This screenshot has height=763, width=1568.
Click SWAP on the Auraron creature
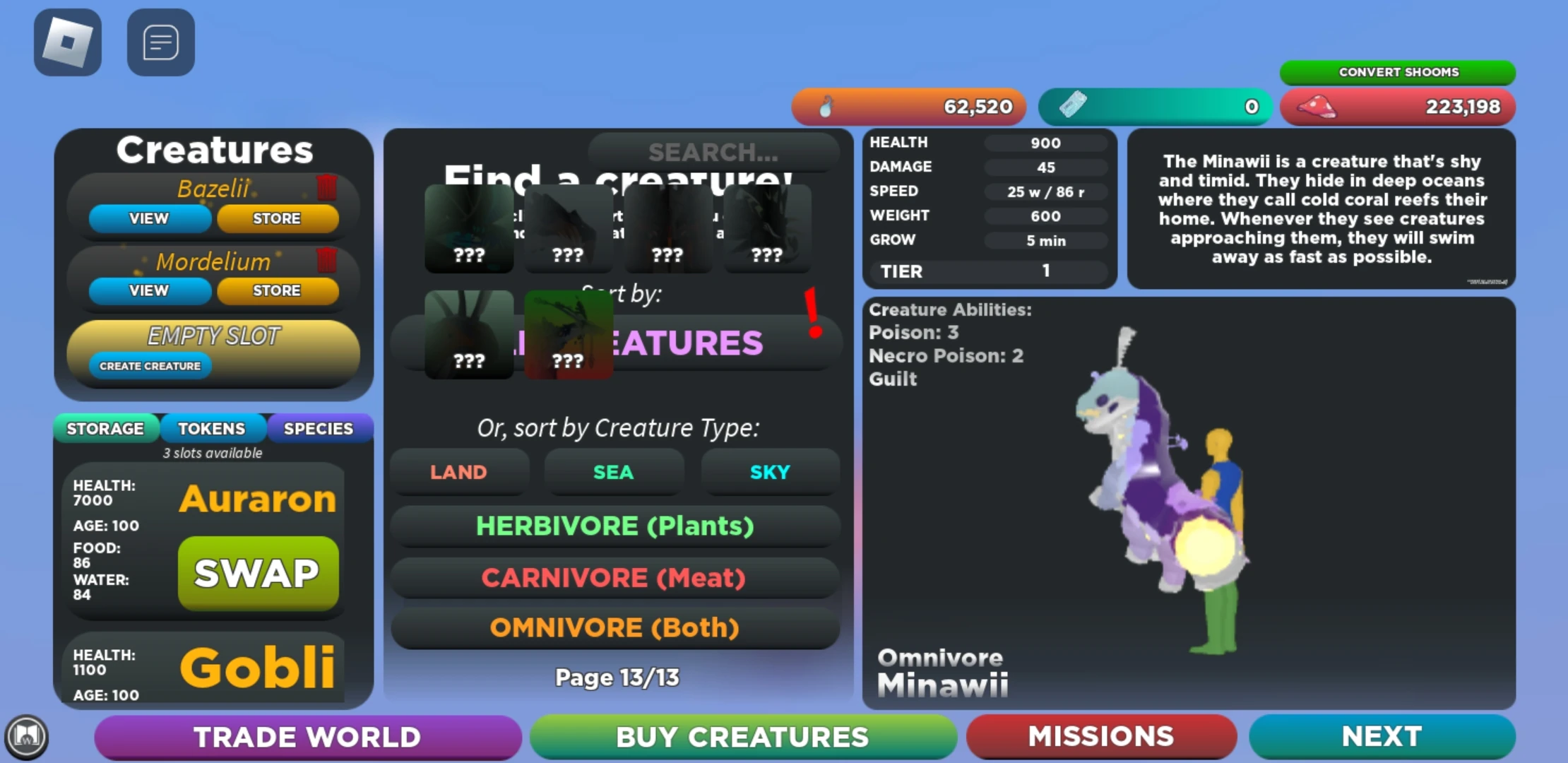tap(257, 574)
